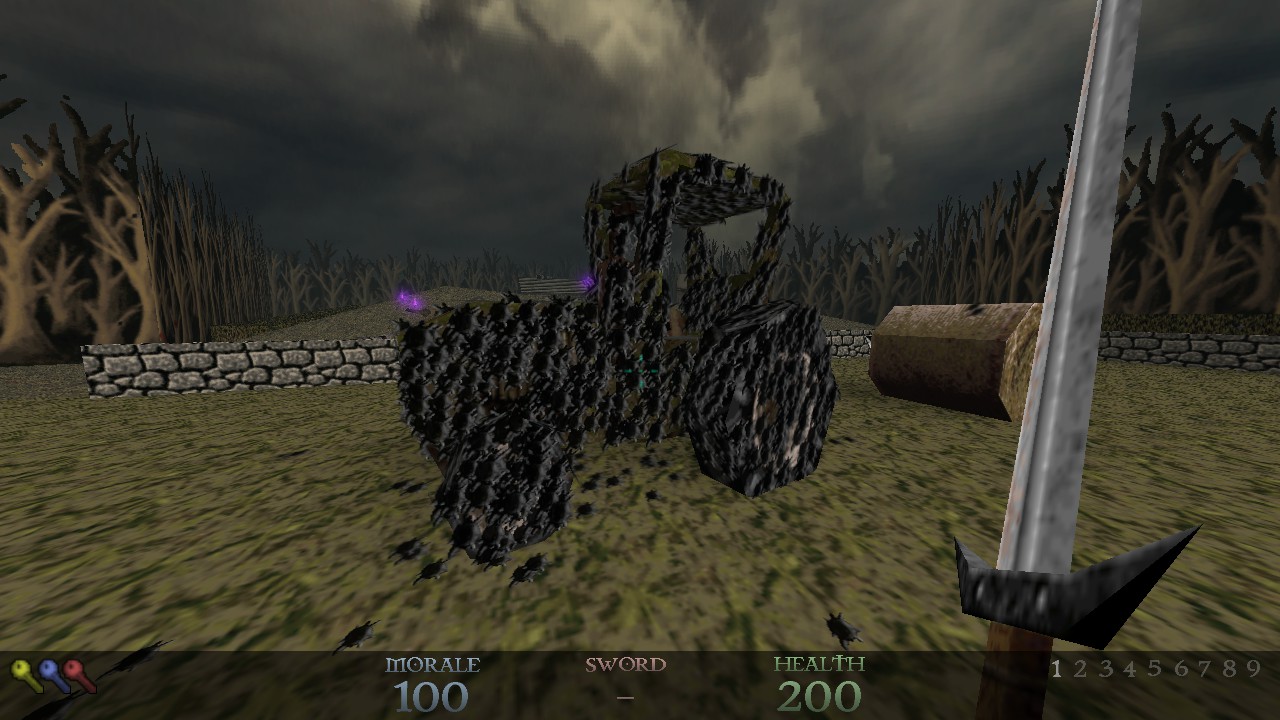Click the teal crosshair at screen center
The height and width of the screenshot is (720, 1280).
click(x=640, y=368)
